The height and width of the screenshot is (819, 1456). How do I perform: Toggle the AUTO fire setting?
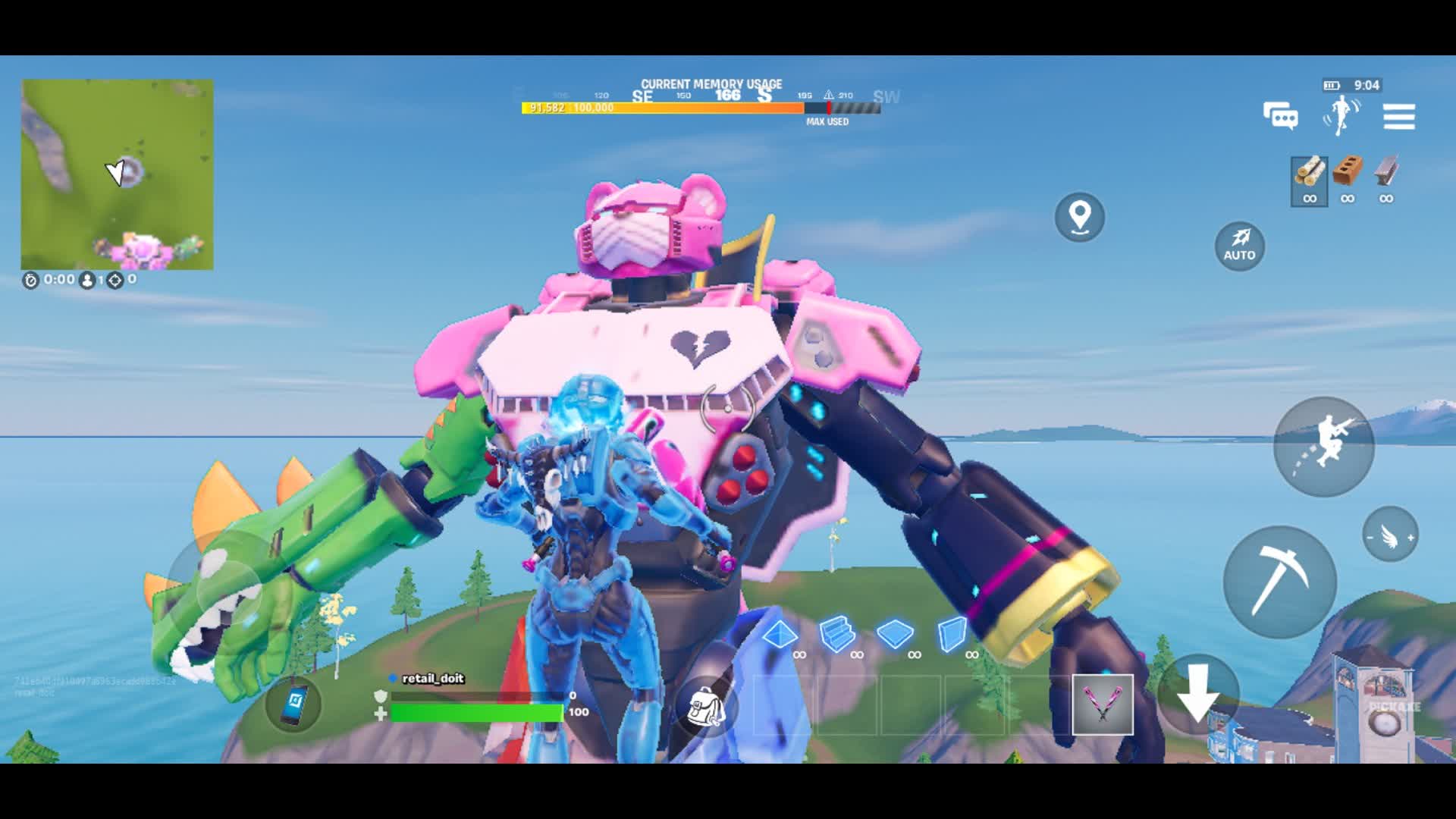pos(1239,245)
